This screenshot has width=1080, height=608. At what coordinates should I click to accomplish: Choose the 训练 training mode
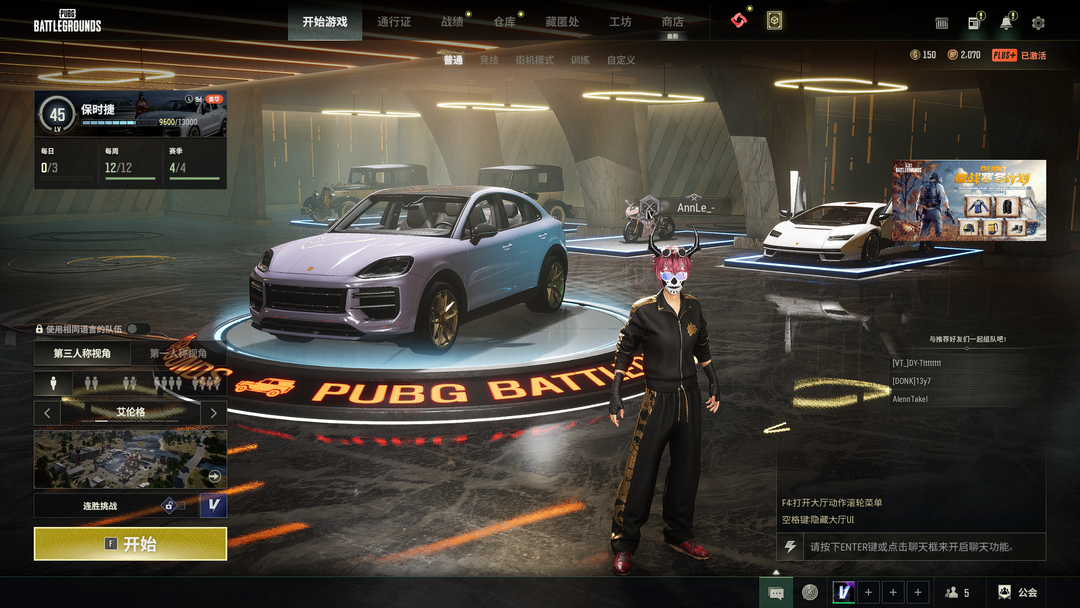tap(580, 60)
